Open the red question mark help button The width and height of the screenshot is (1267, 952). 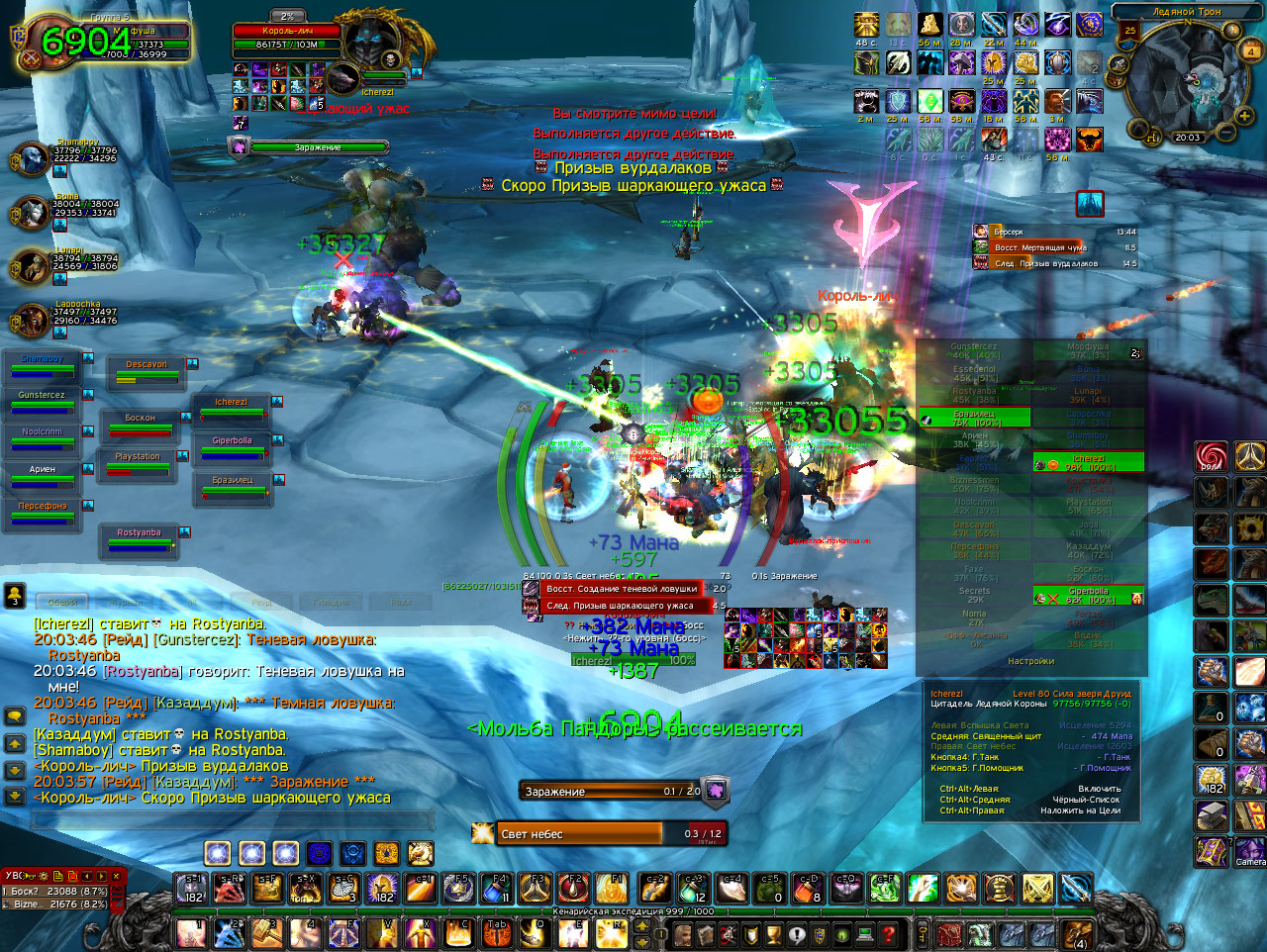(x=888, y=933)
